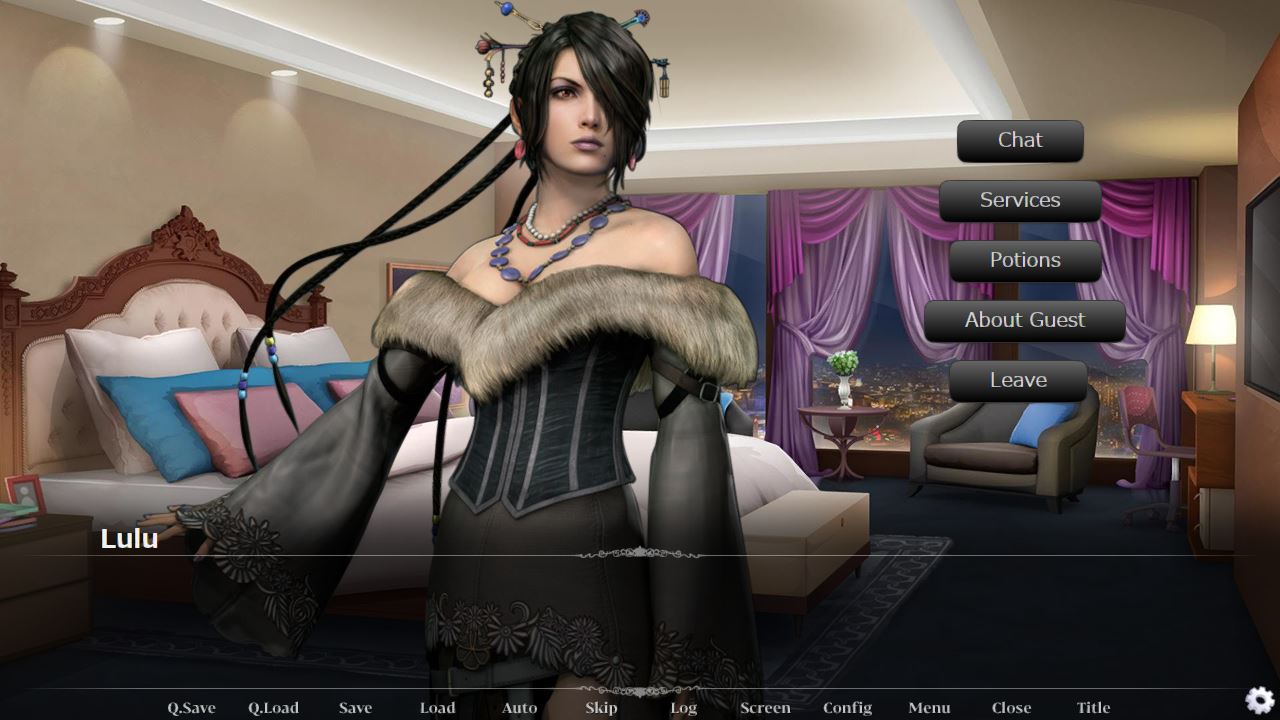Choose the Chat option

pos(1020,141)
